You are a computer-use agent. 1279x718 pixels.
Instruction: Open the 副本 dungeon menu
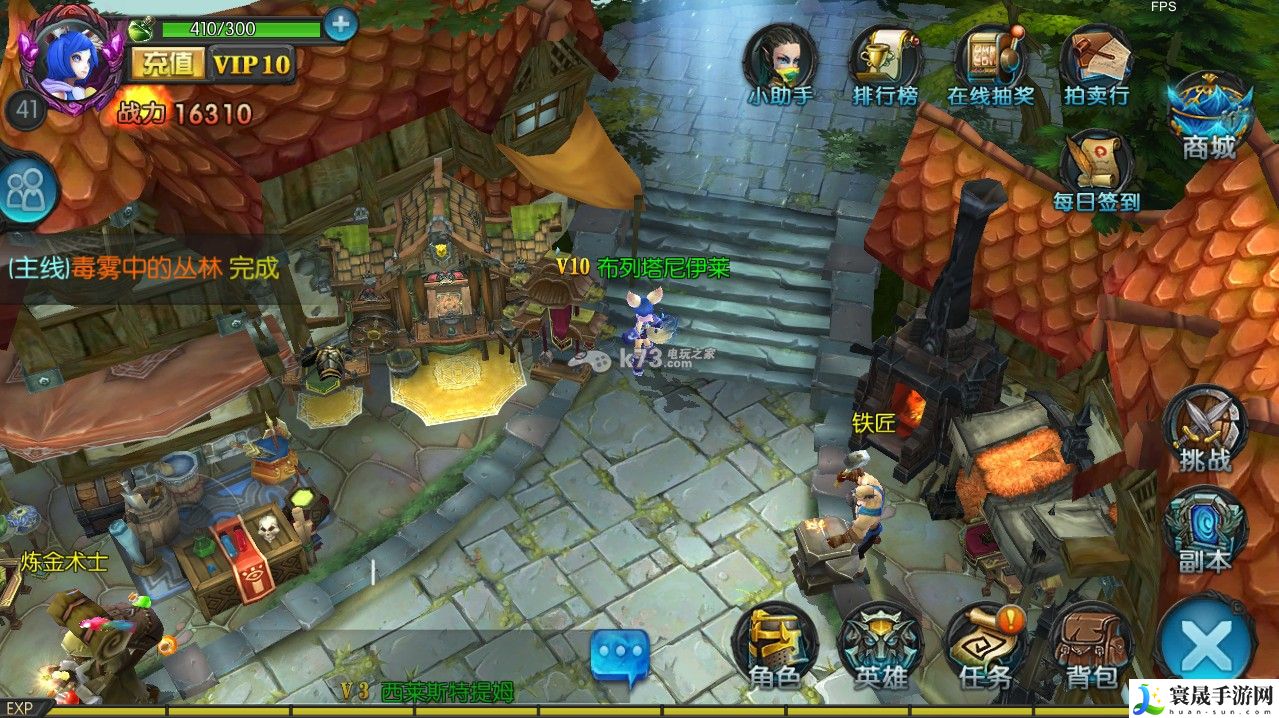point(1205,532)
